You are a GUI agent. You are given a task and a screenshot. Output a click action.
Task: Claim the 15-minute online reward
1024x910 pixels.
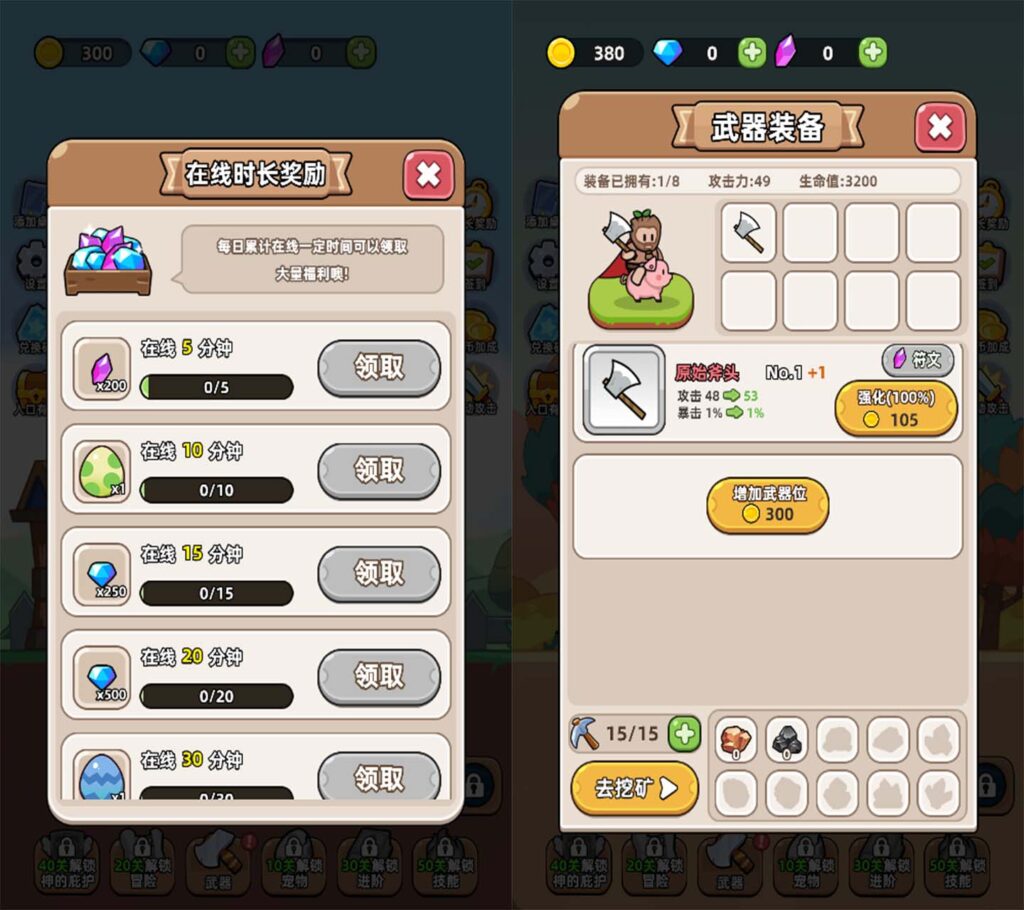pos(379,574)
